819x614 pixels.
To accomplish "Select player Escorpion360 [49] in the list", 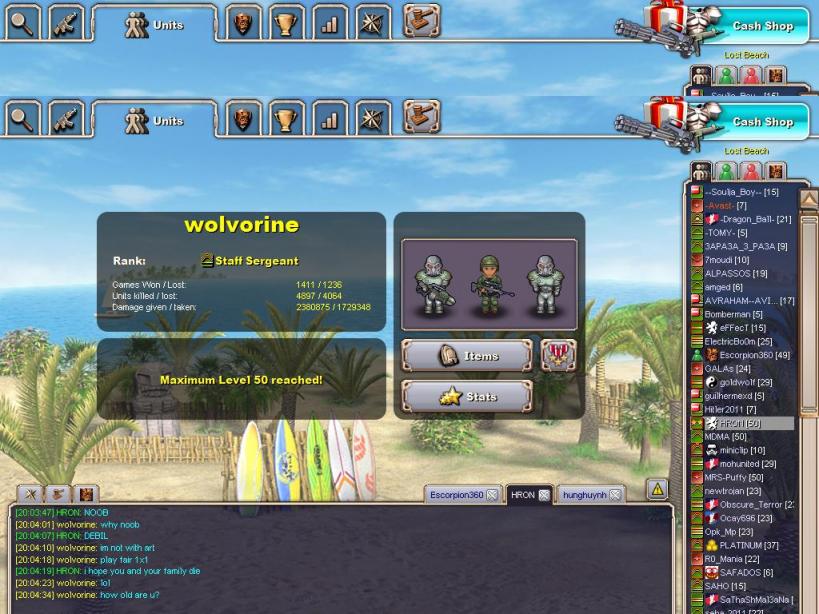I will tap(754, 355).
